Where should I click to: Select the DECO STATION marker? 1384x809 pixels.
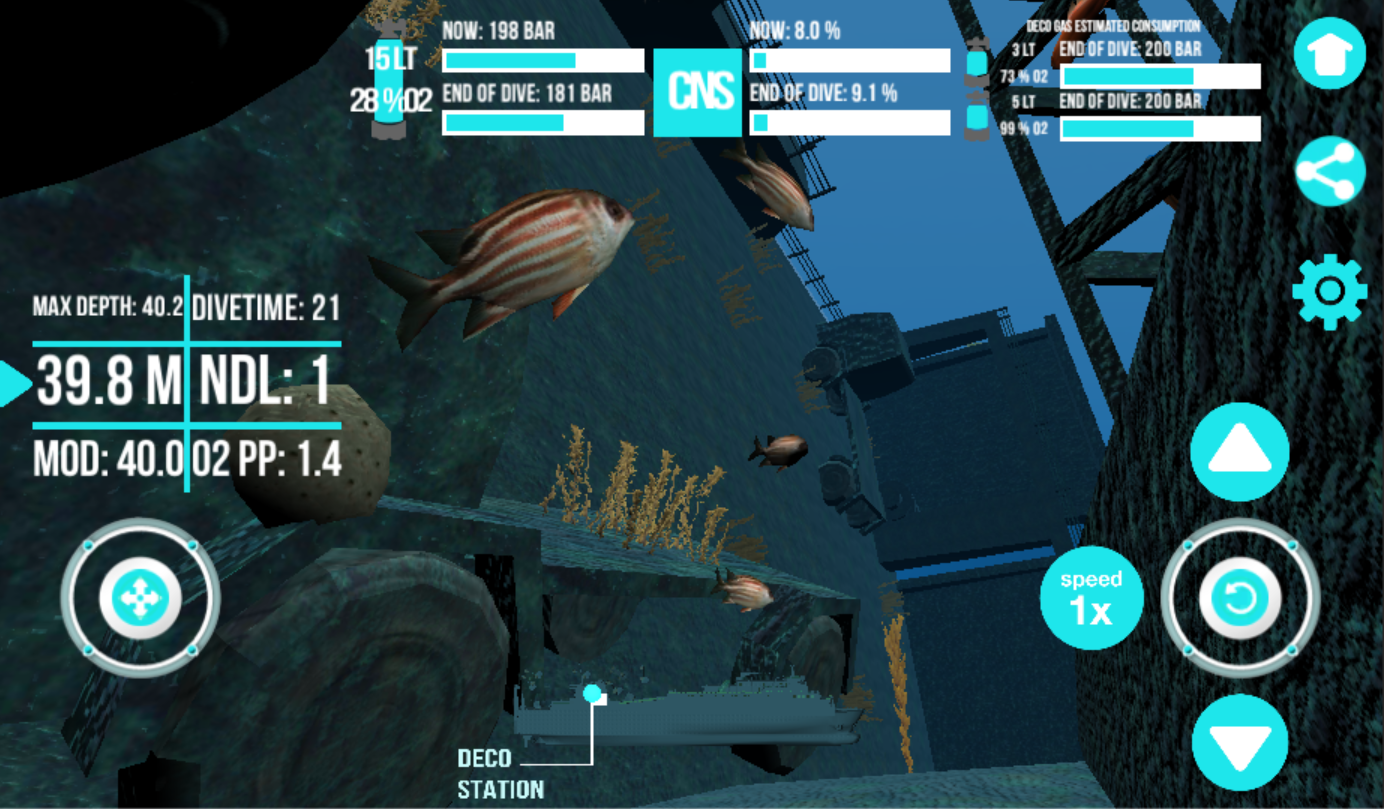592,691
